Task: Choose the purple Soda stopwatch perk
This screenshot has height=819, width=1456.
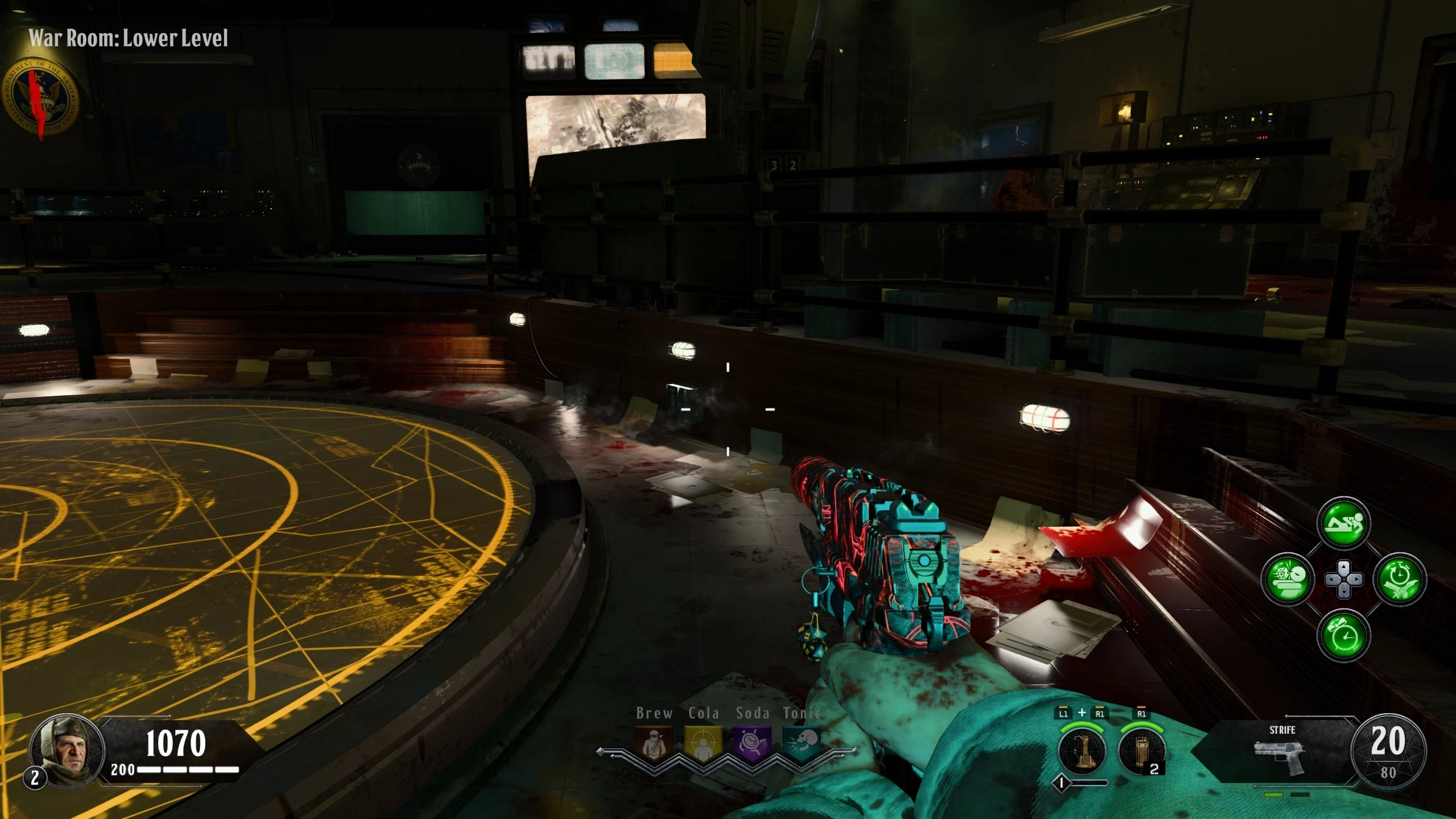Action: coord(752,744)
